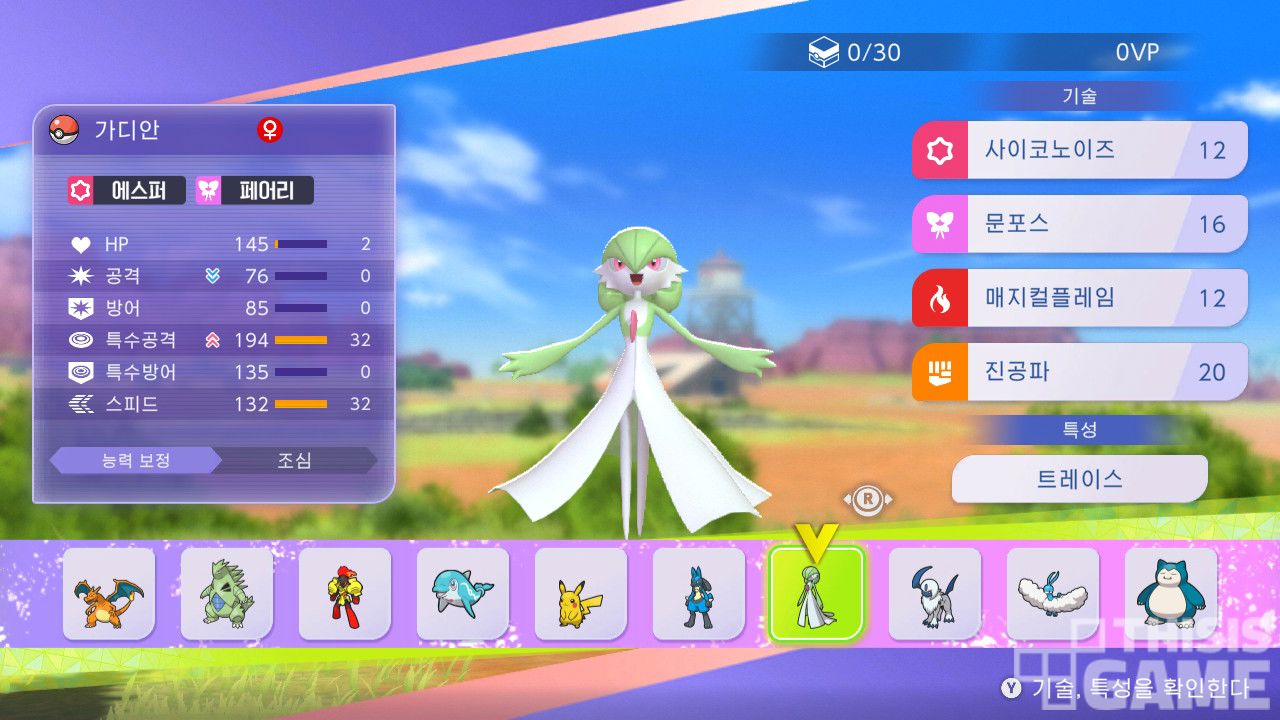Select Charizard in the party row
1280x720 pixels.
point(109,594)
